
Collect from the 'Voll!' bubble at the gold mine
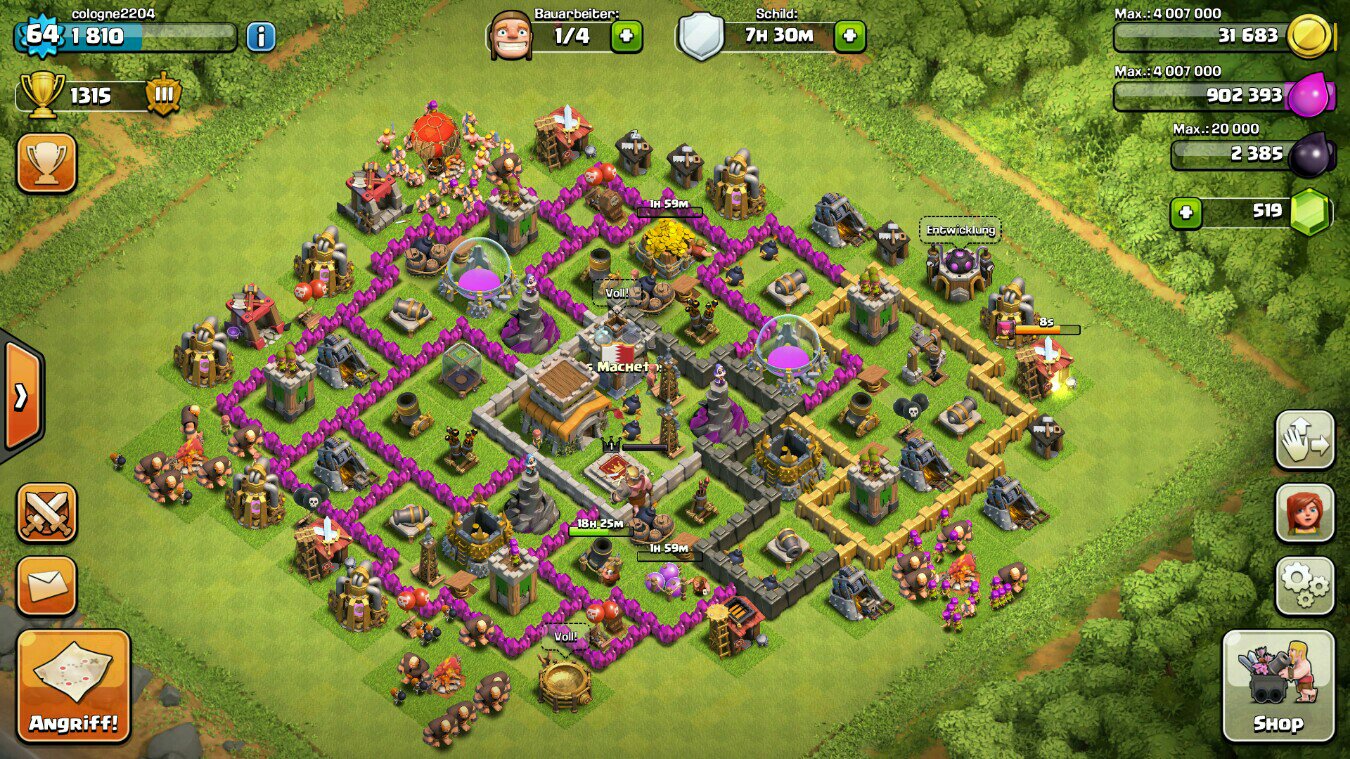click(566, 636)
